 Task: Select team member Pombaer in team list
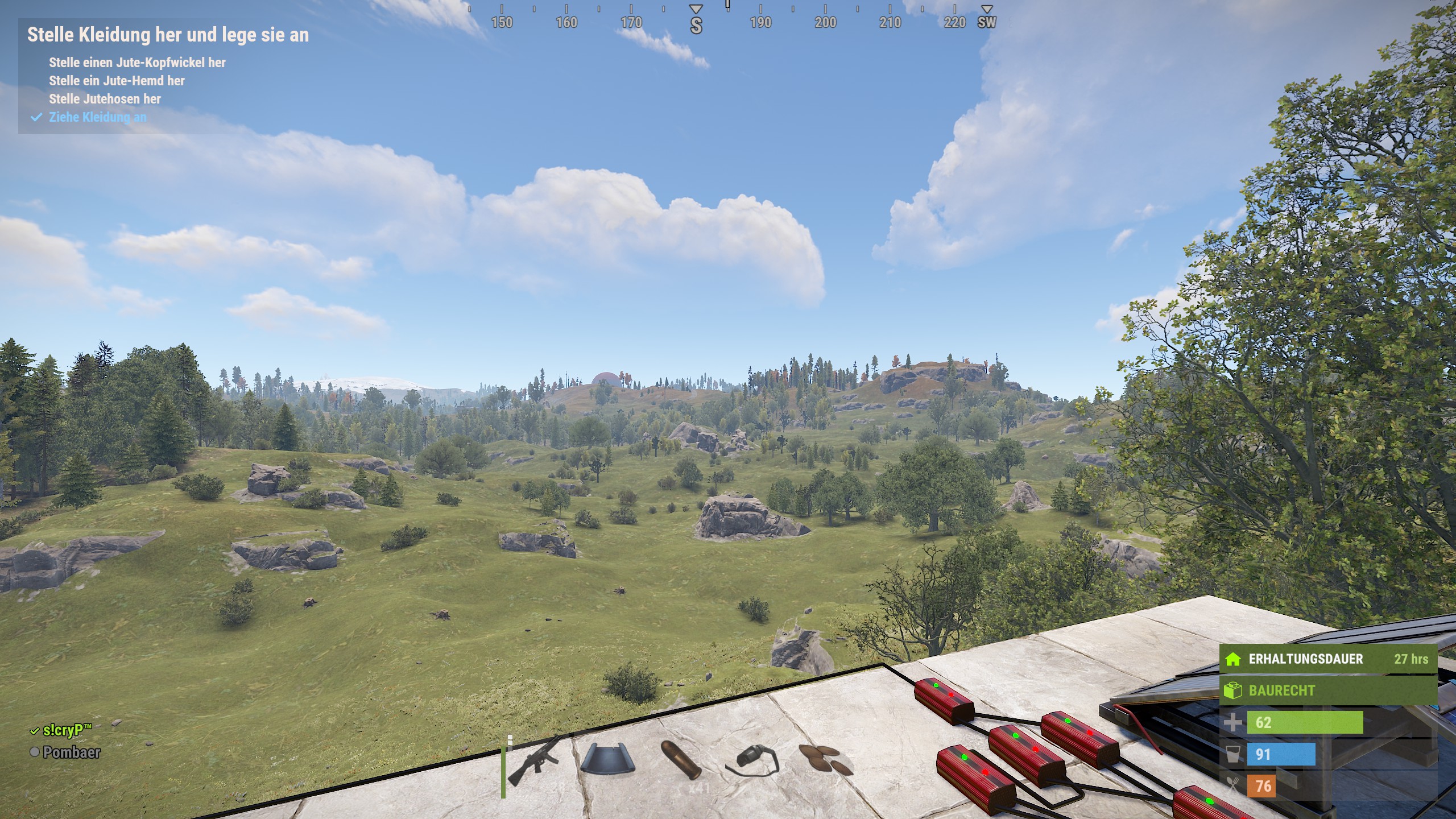click(x=71, y=752)
